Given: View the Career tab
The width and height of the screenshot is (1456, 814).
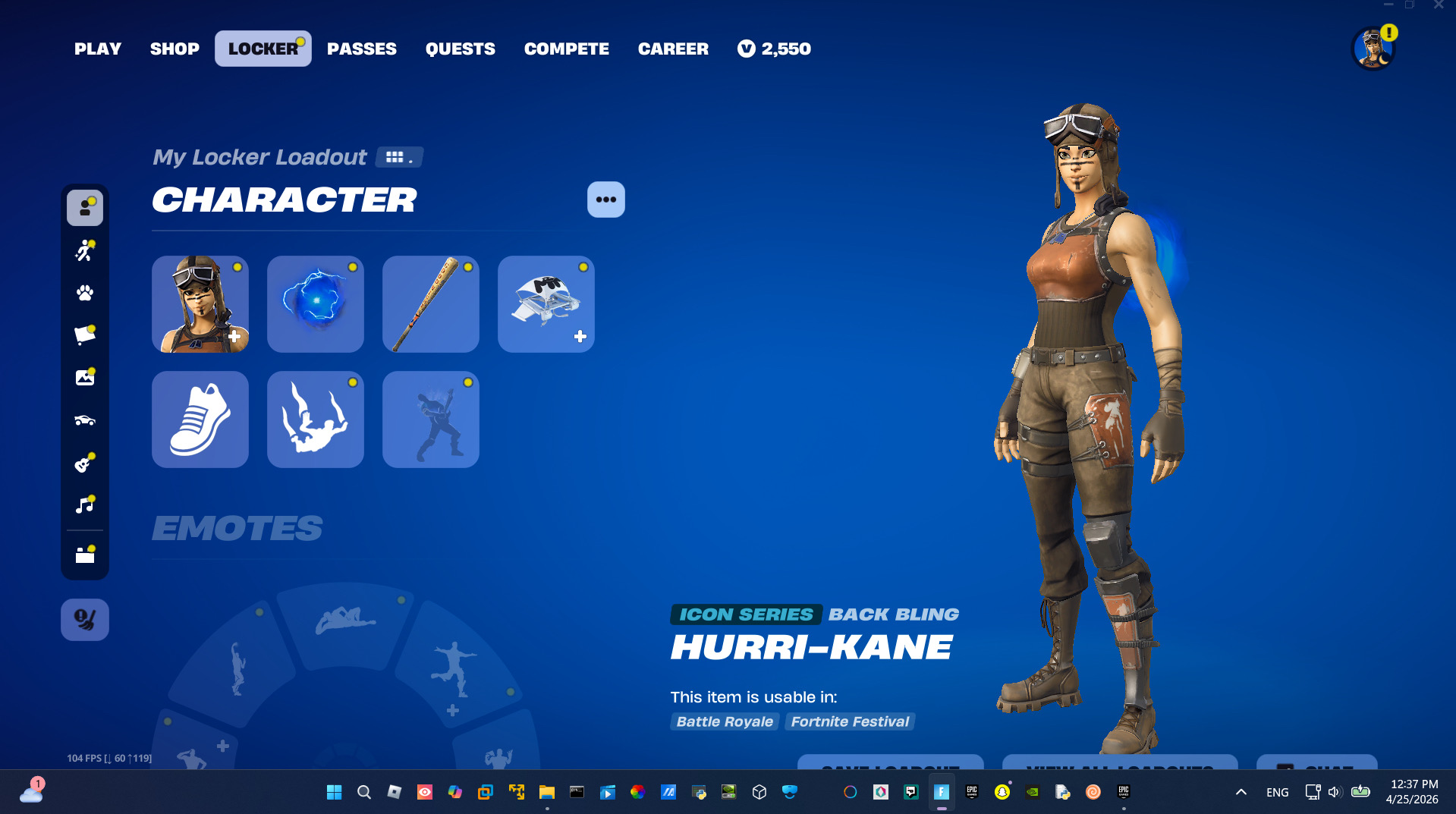Looking at the screenshot, I should [x=673, y=49].
